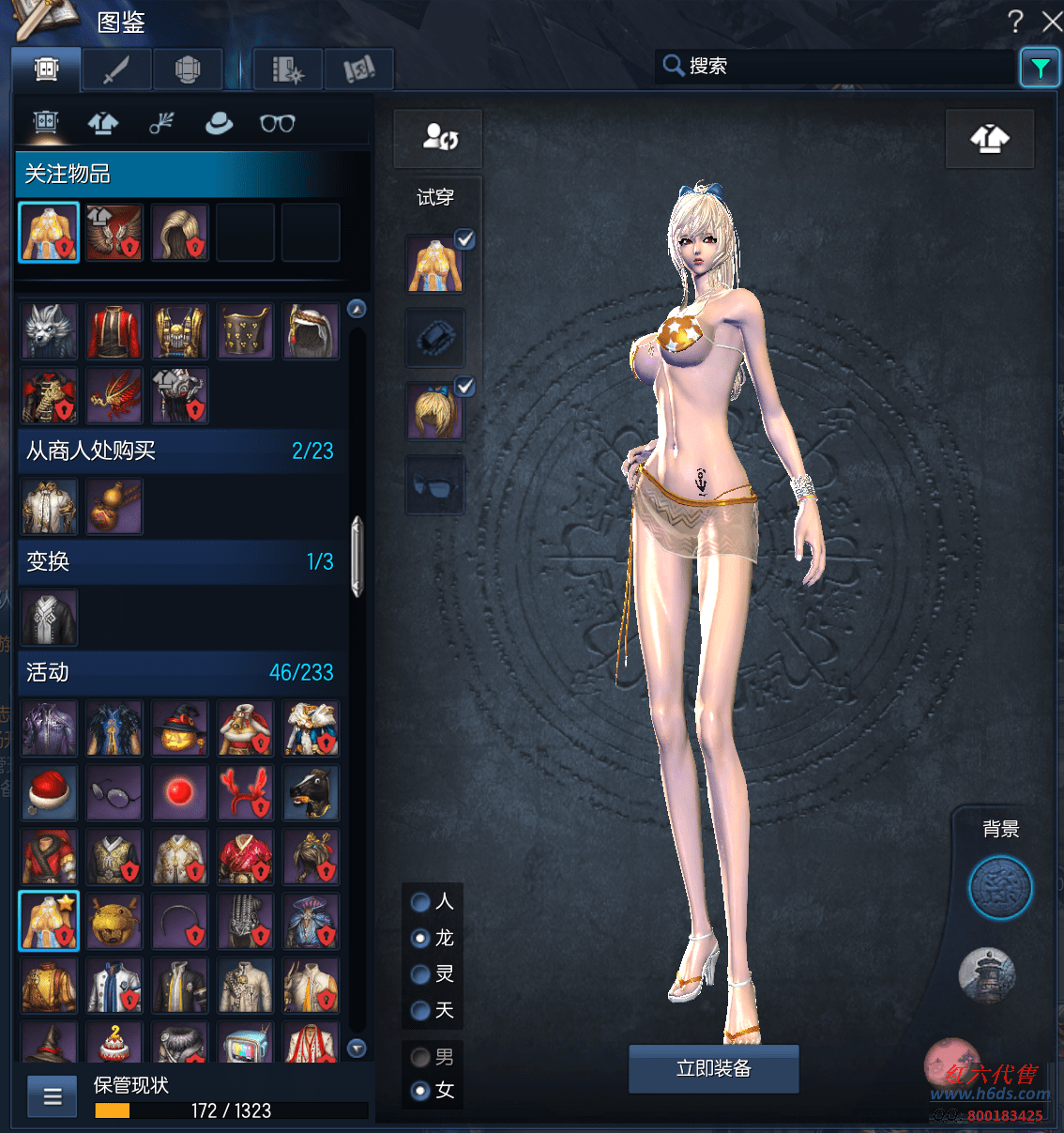The width and height of the screenshot is (1064, 1133).
Task: Select the glasses category filter
Action: click(277, 123)
